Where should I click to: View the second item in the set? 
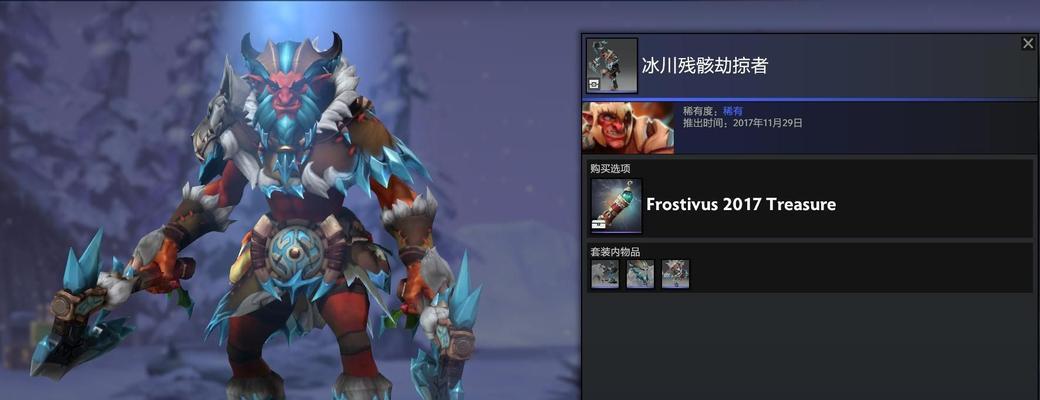[x=640, y=274]
